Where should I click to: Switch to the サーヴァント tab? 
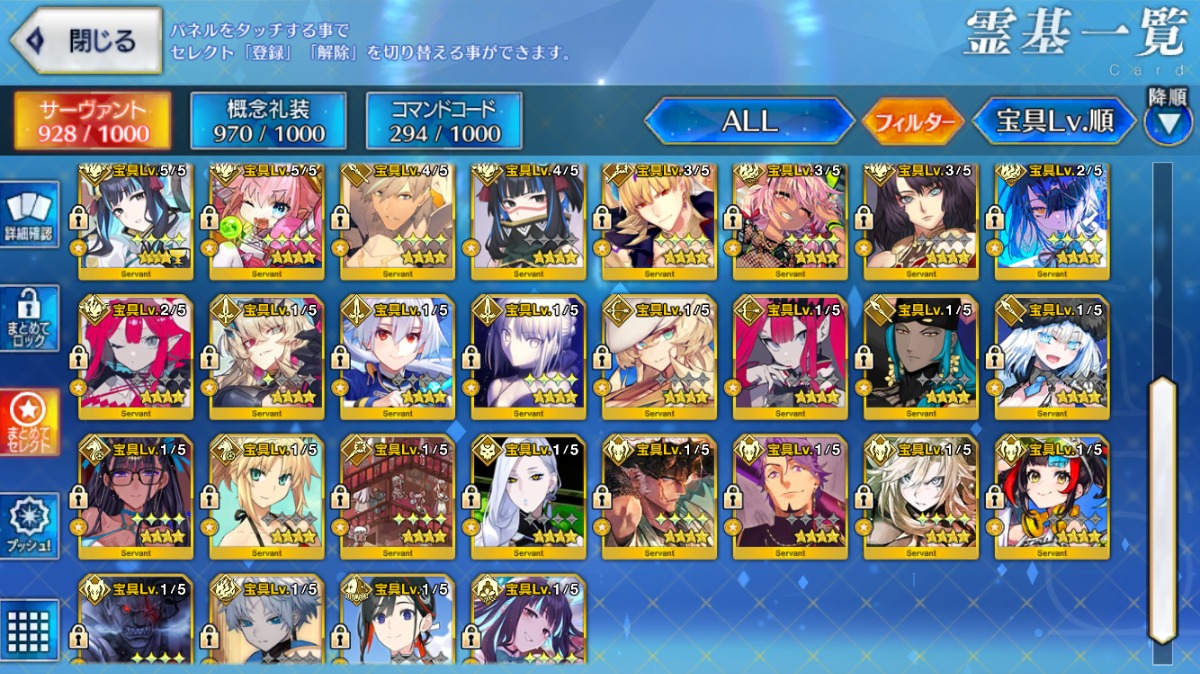coord(92,122)
